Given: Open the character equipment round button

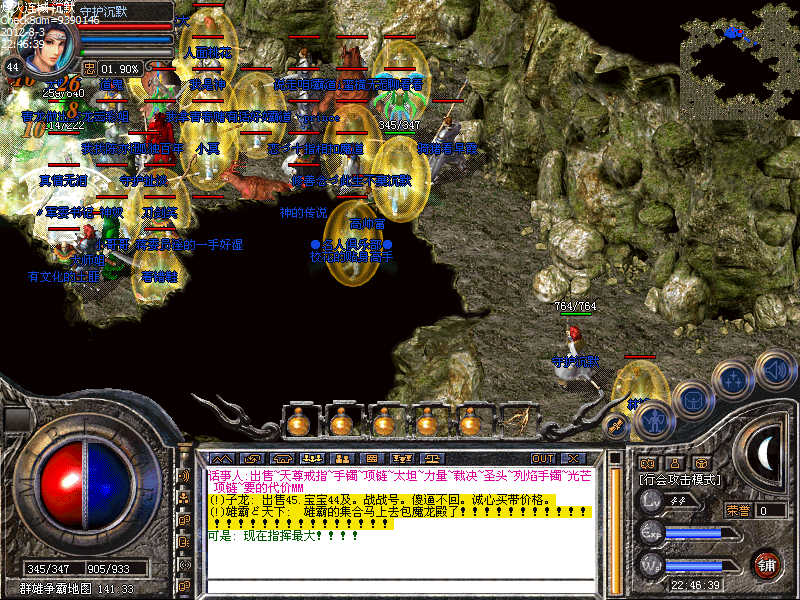Looking at the screenshot, I should [x=652, y=421].
